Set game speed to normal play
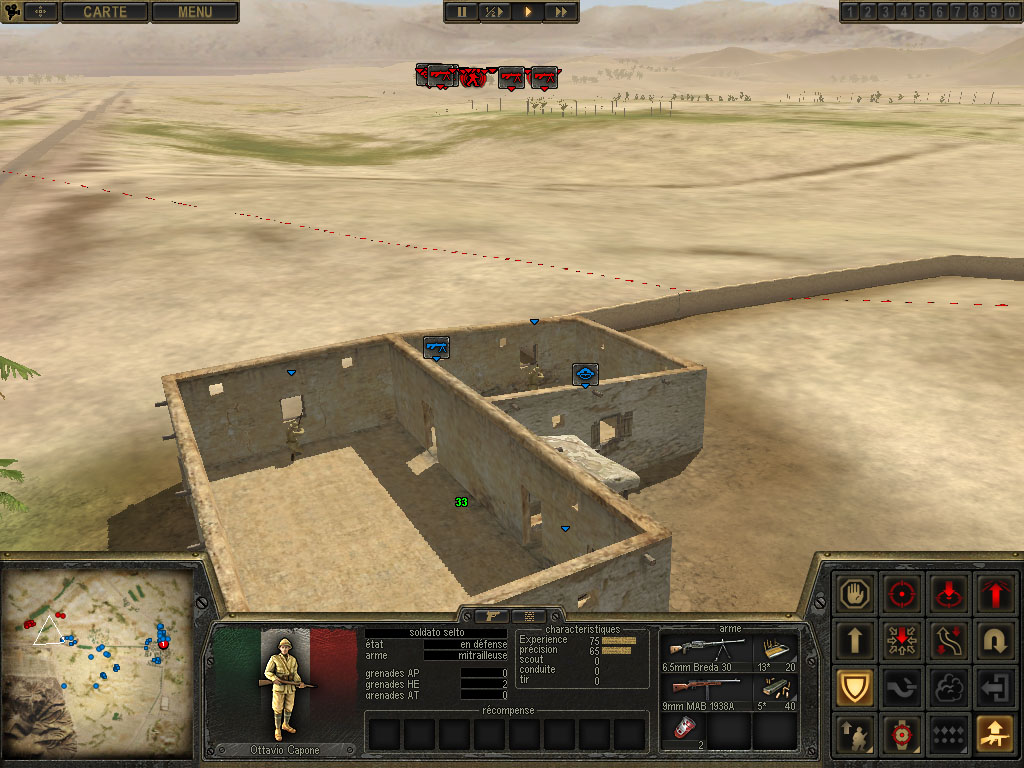 527,12
